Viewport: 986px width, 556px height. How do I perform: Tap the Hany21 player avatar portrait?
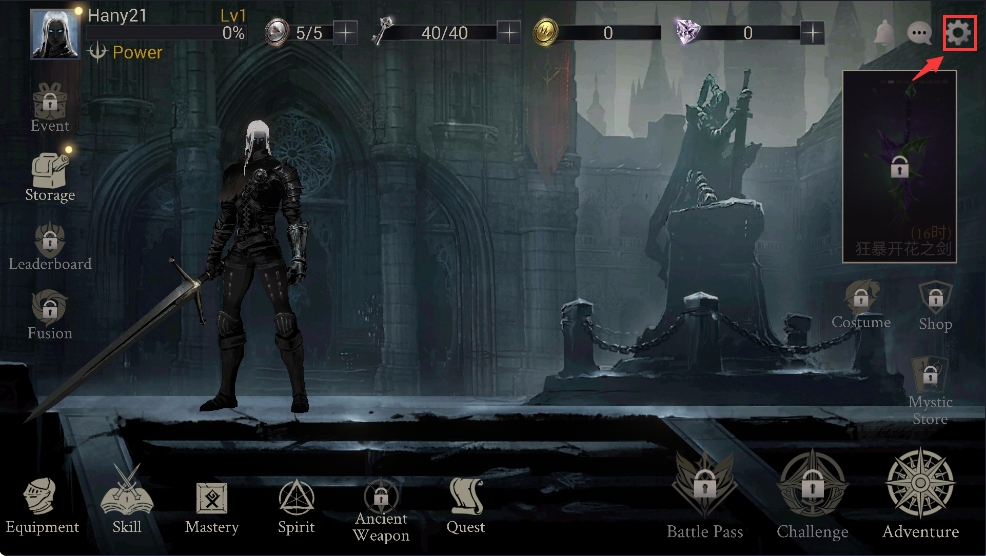(55, 34)
